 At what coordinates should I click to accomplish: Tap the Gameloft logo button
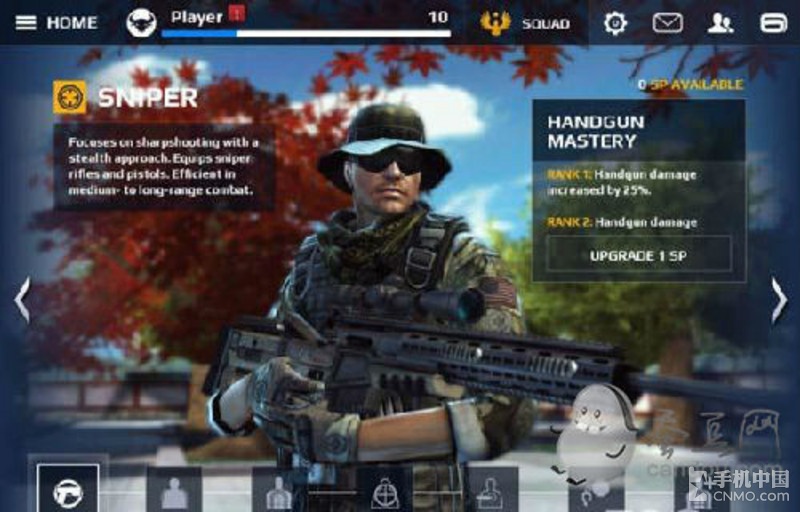(773, 22)
